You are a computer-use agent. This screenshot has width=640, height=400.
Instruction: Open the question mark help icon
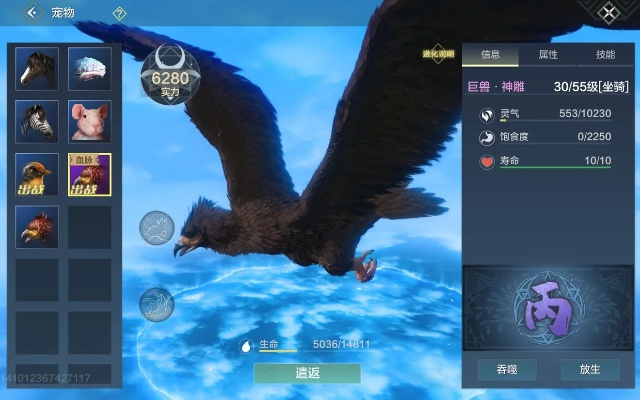pyautogui.click(x=119, y=14)
